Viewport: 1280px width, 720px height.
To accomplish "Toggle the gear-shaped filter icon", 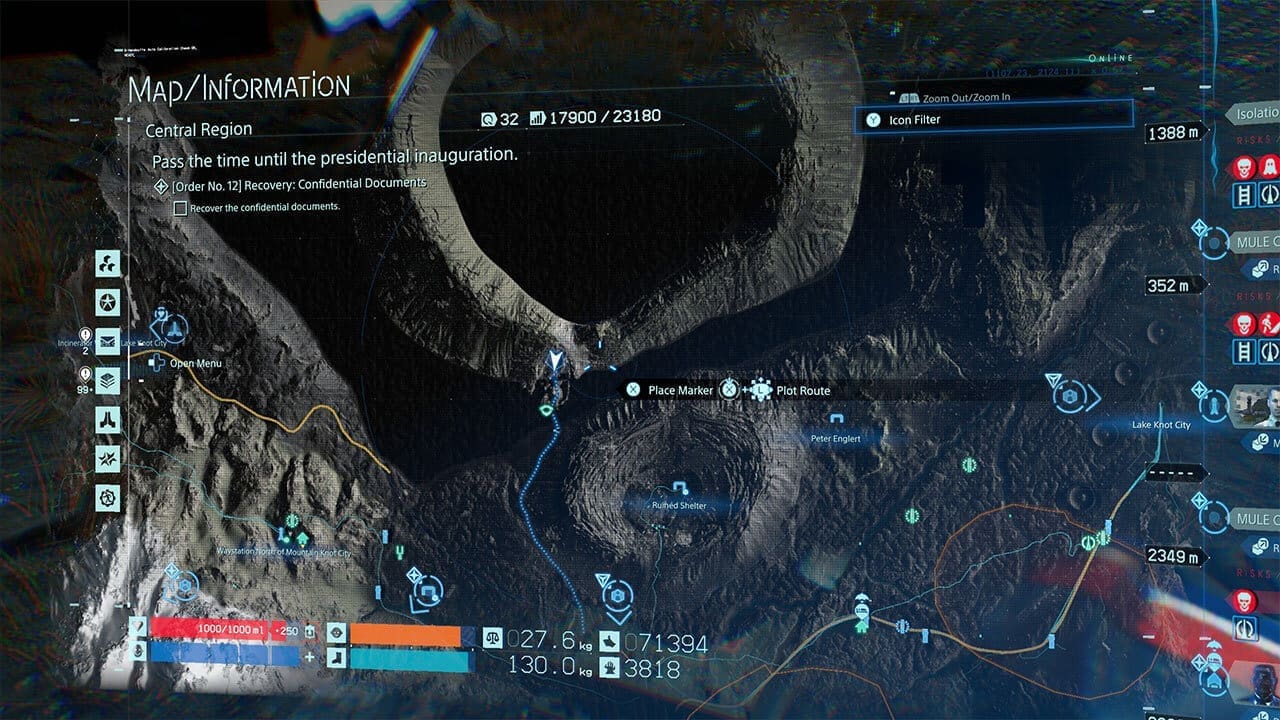I will pyautogui.click(x=107, y=496).
